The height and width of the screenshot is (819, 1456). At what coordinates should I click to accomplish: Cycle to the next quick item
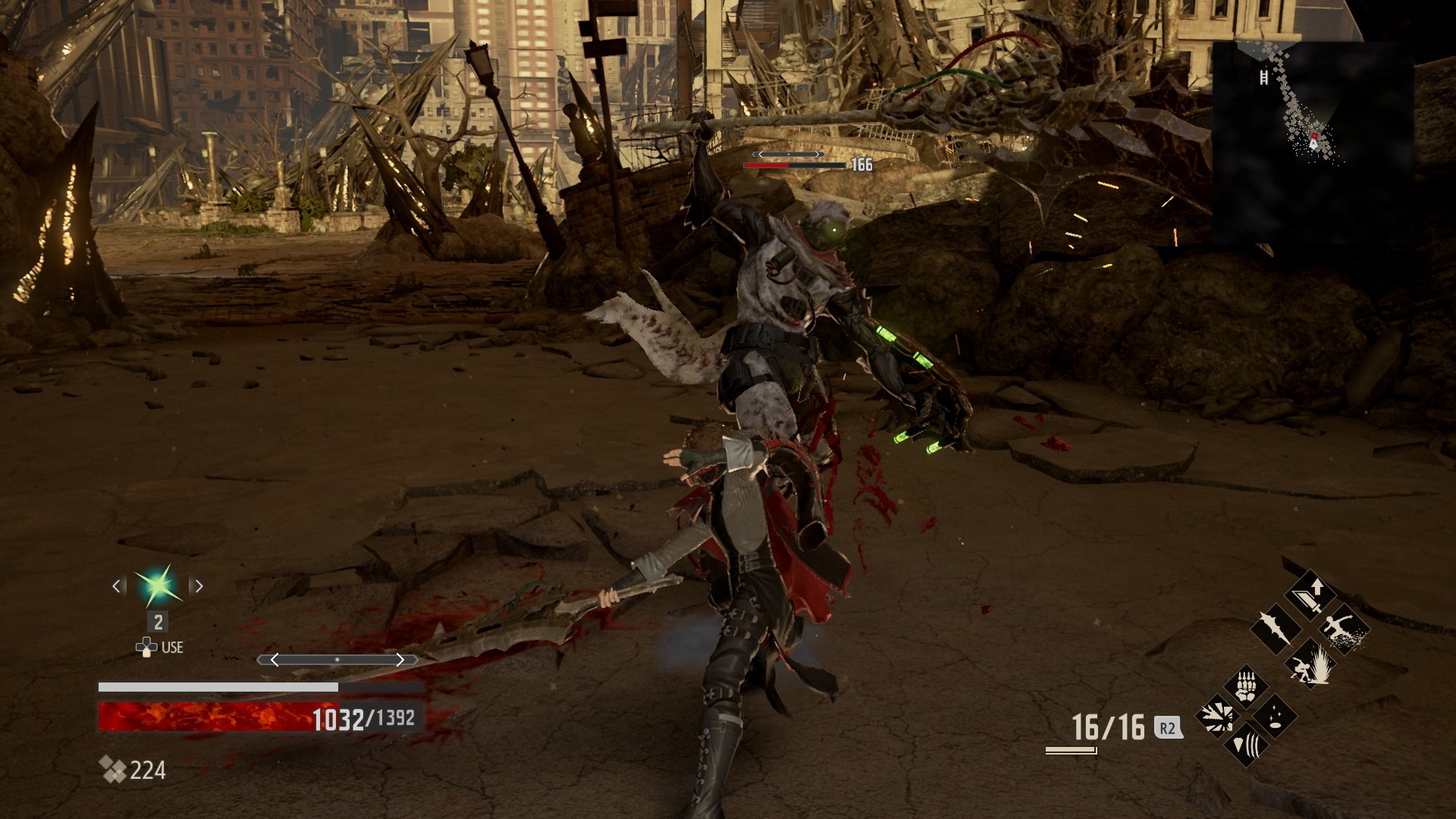pyautogui.click(x=199, y=586)
